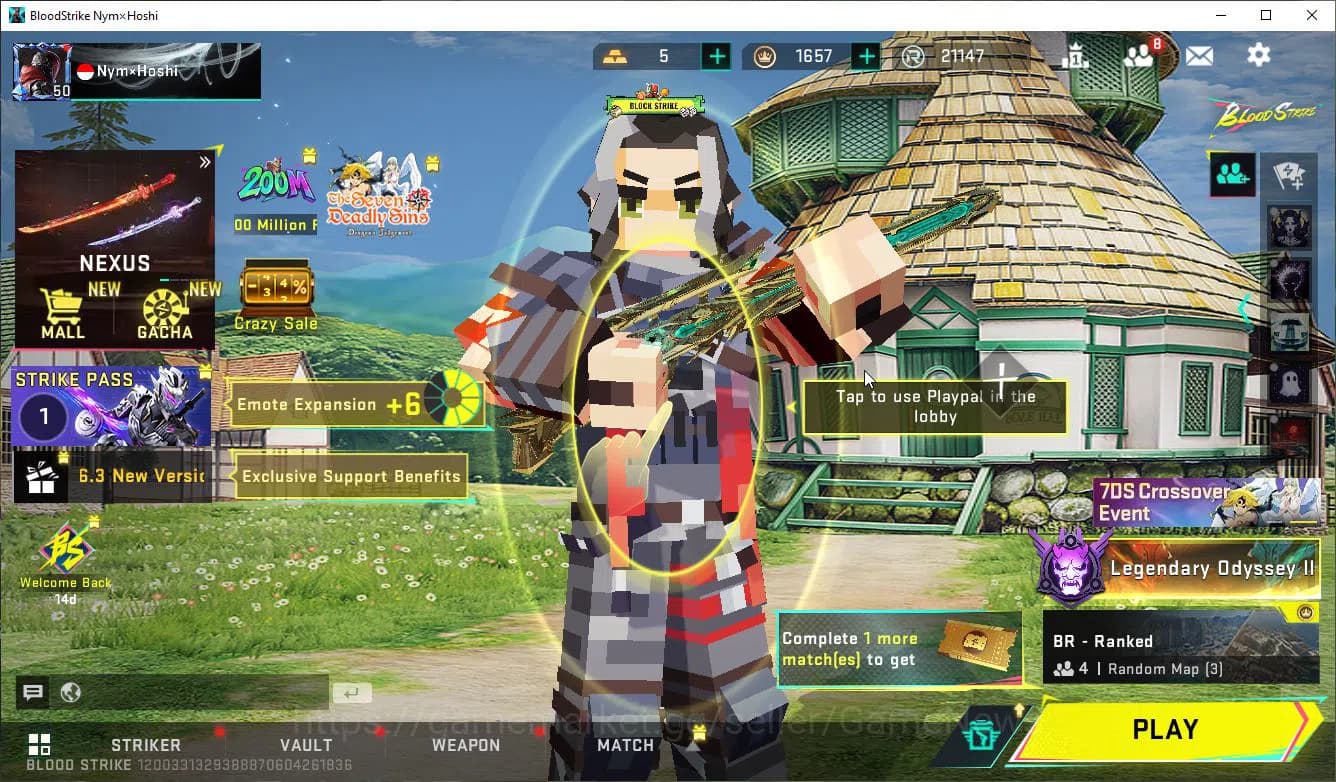This screenshot has width=1336, height=782.
Task: Open the add-teammate icon above right sidebar
Action: [1232, 175]
